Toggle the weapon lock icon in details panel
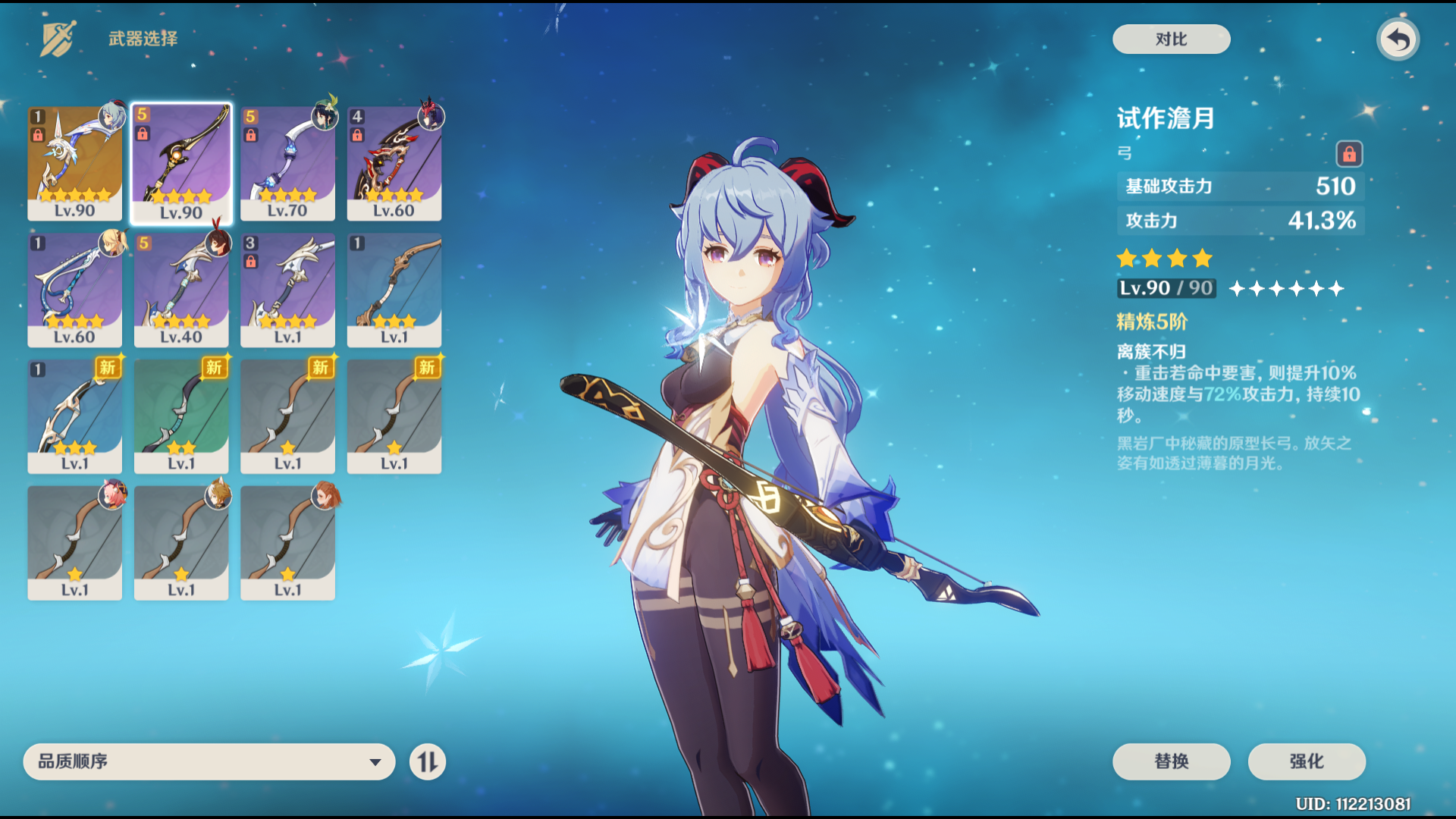This screenshot has height=819, width=1456. [1349, 155]
